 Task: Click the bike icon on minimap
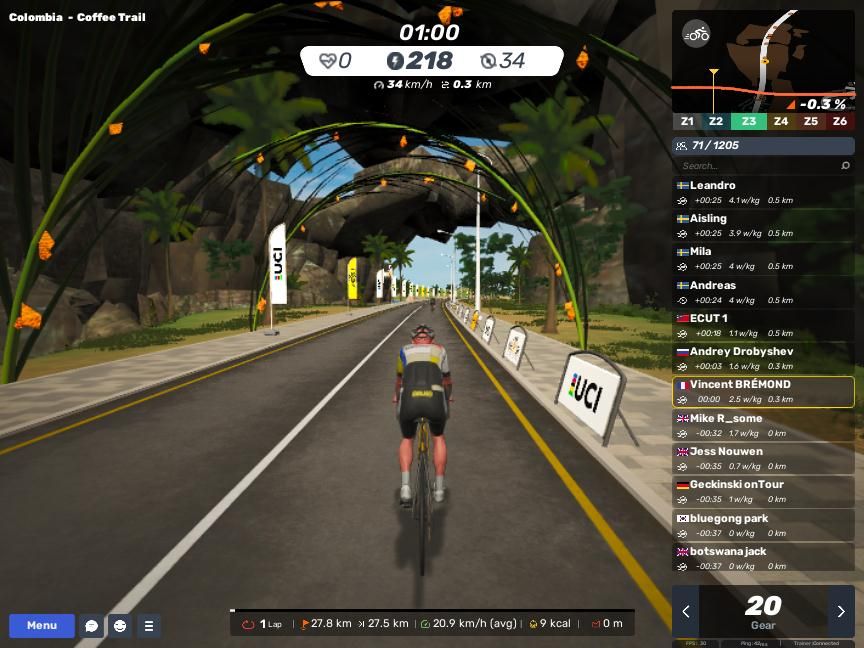coord(696,34)
